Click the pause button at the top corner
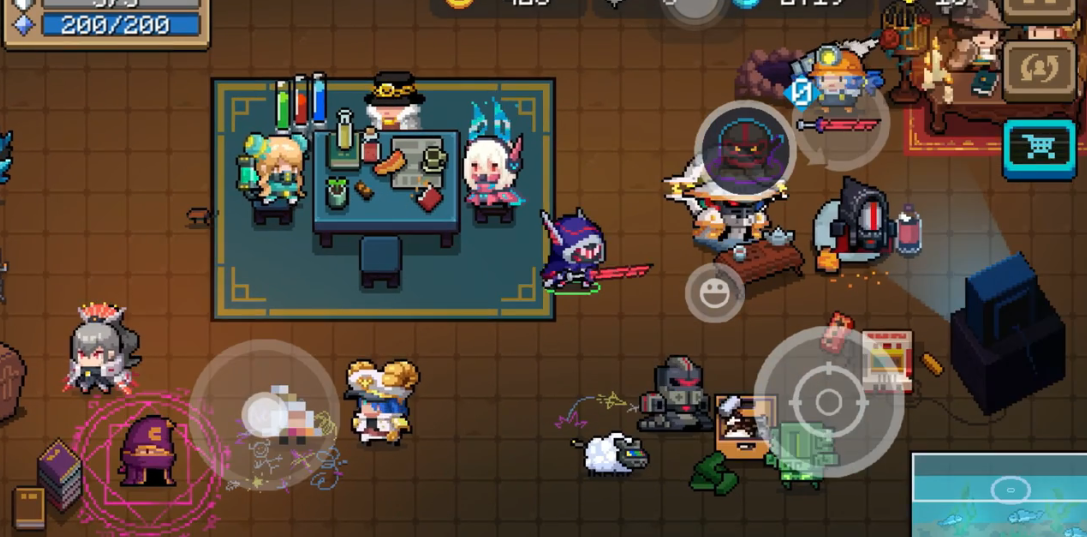Viewport: 1087px width, 537px height. 1038,8
